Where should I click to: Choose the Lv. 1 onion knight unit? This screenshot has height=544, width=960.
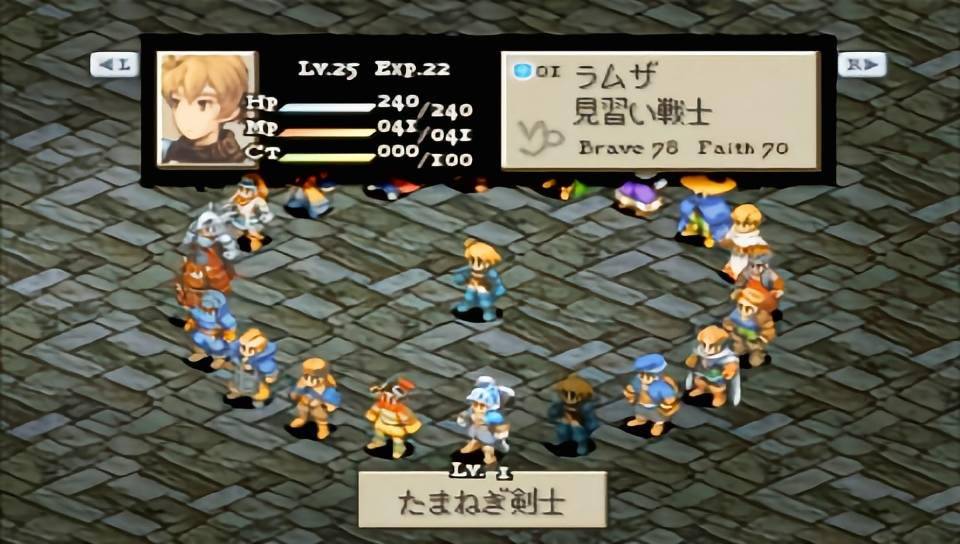coord(485,420)
